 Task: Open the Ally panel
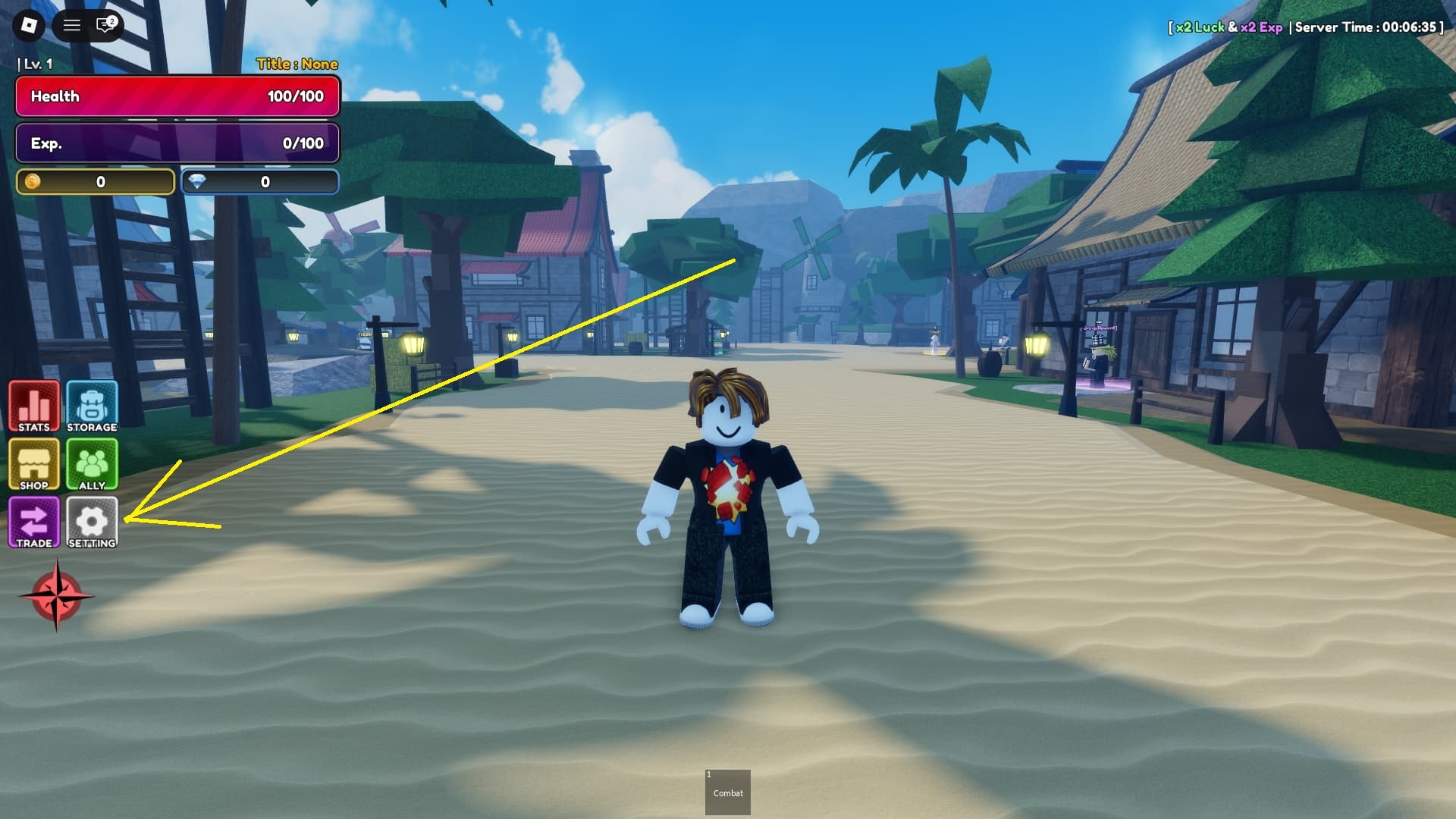(x=92, y=464)
